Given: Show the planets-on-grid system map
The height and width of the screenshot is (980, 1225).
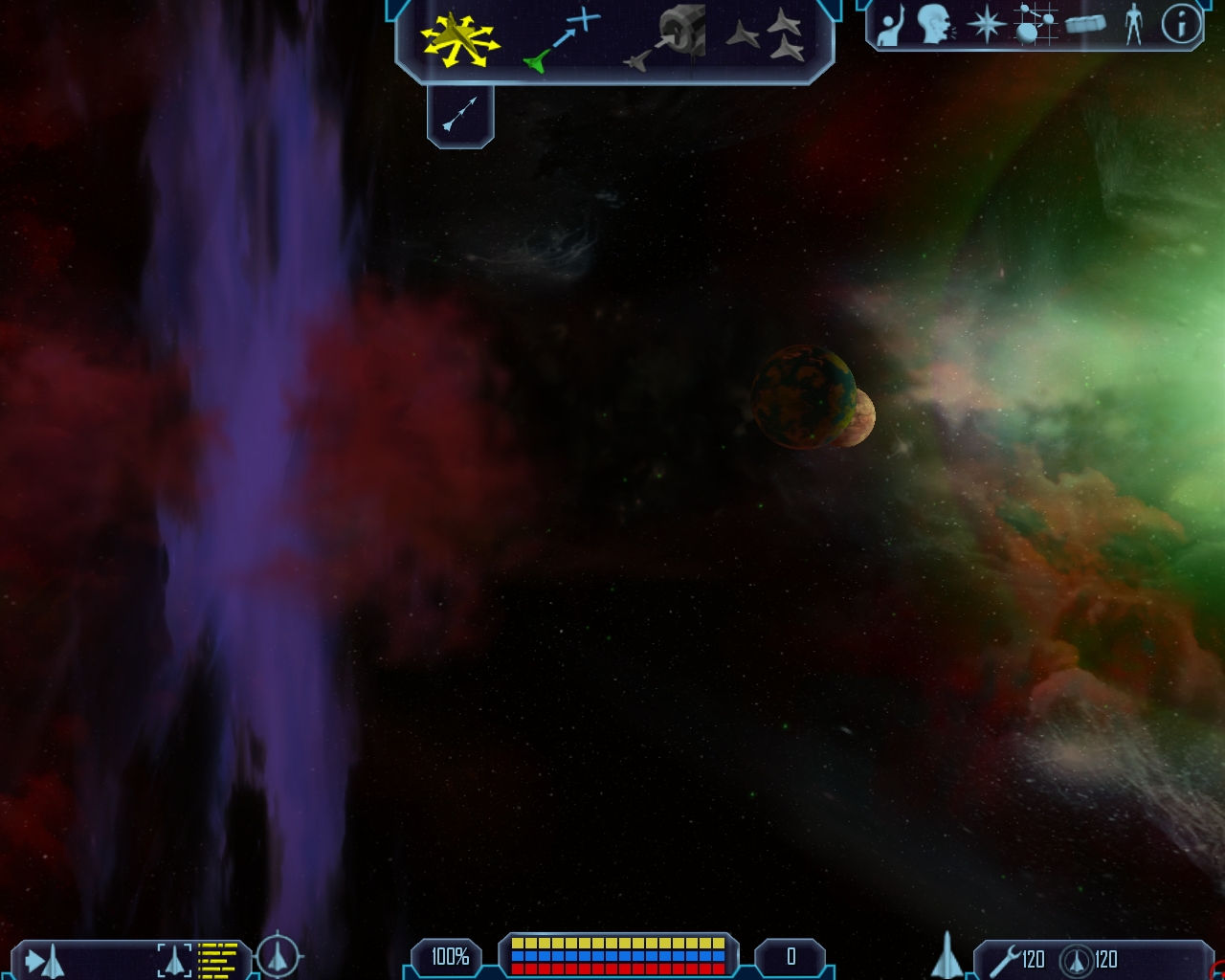Looking at the screenshot, I should point(1036,25).
